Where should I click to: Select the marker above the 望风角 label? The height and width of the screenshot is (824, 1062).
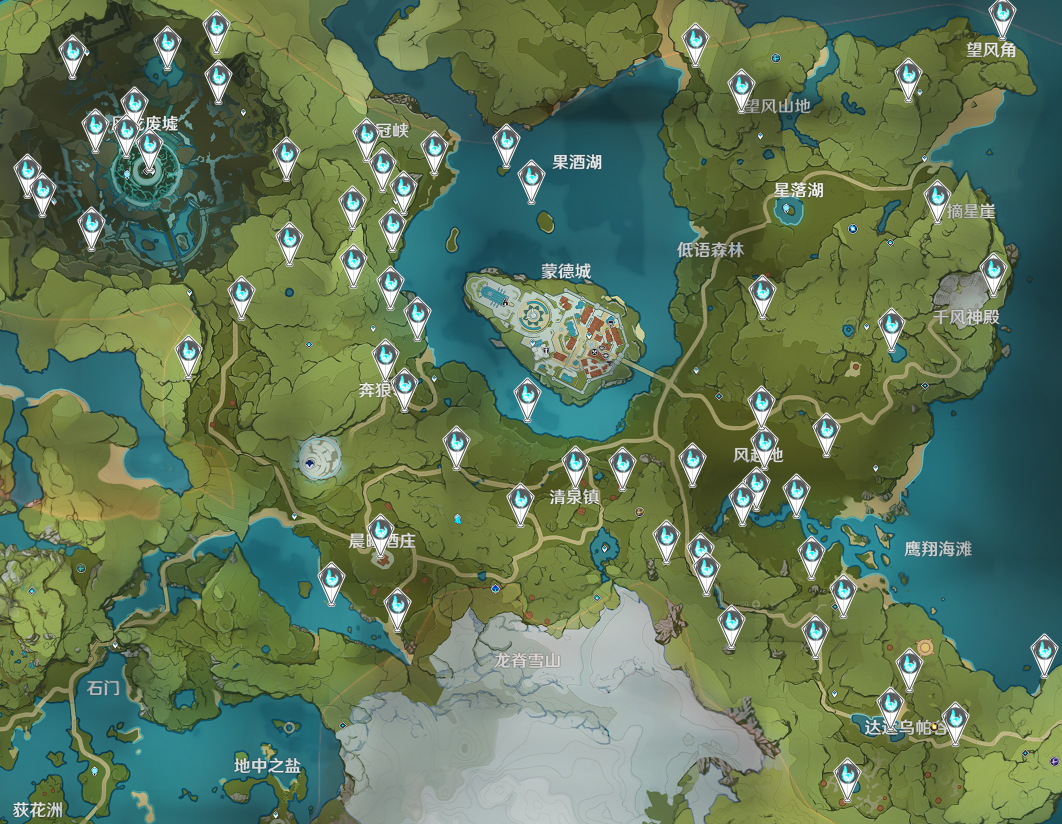tap(1002, 17)
